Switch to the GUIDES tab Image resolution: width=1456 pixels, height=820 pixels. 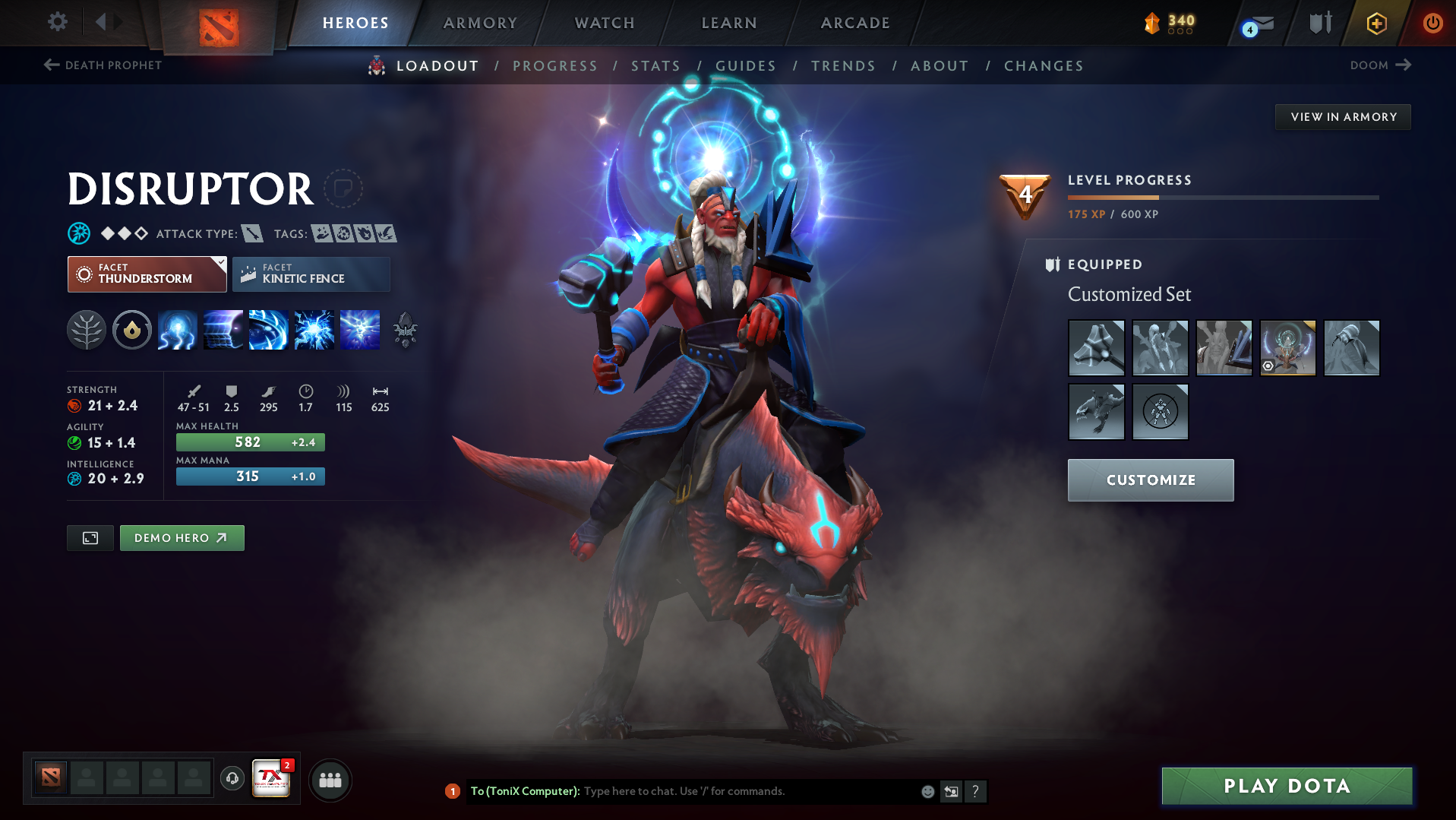[x=745, y=66]
